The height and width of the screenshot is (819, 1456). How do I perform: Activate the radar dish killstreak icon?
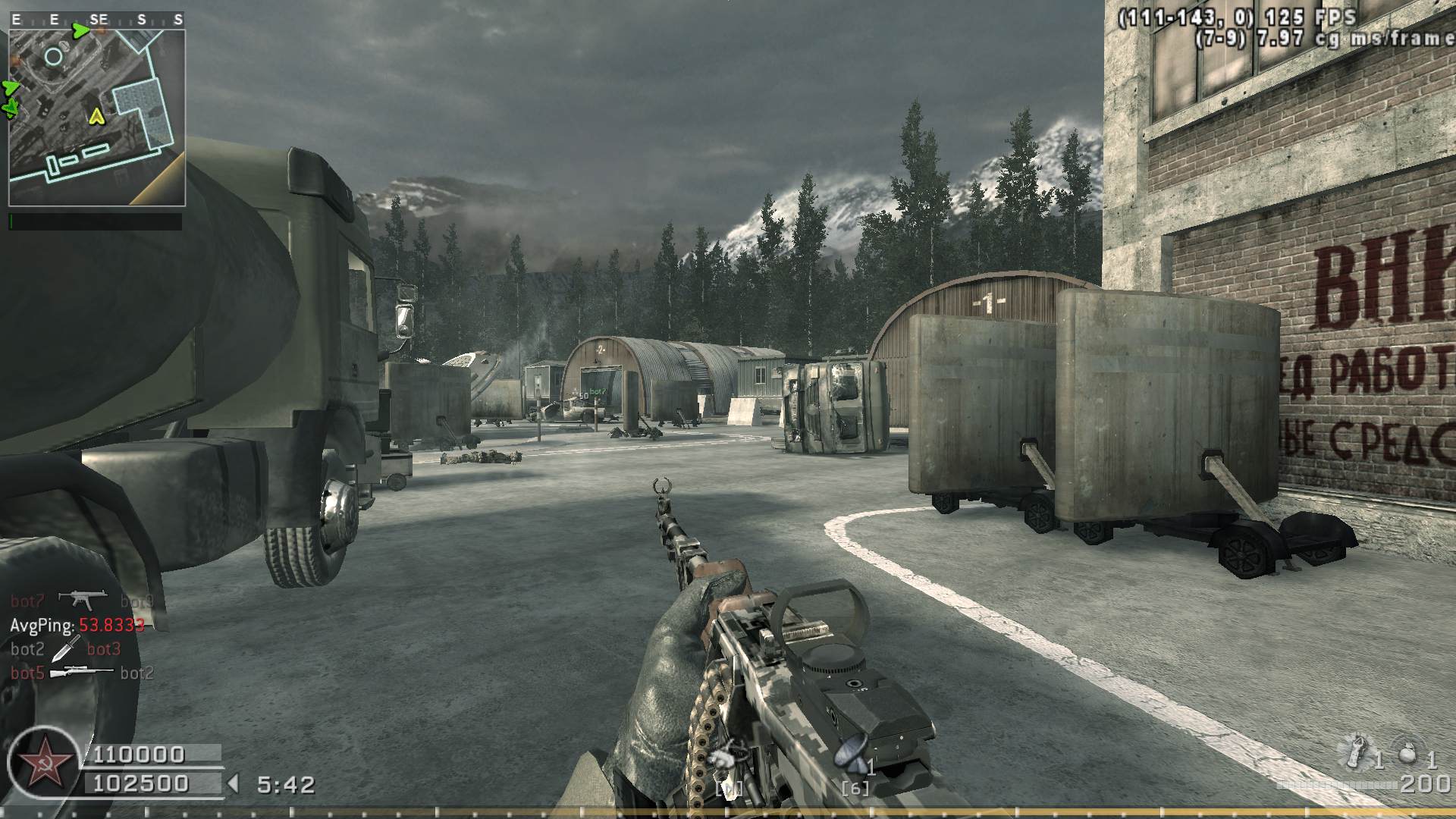point(850,754)
